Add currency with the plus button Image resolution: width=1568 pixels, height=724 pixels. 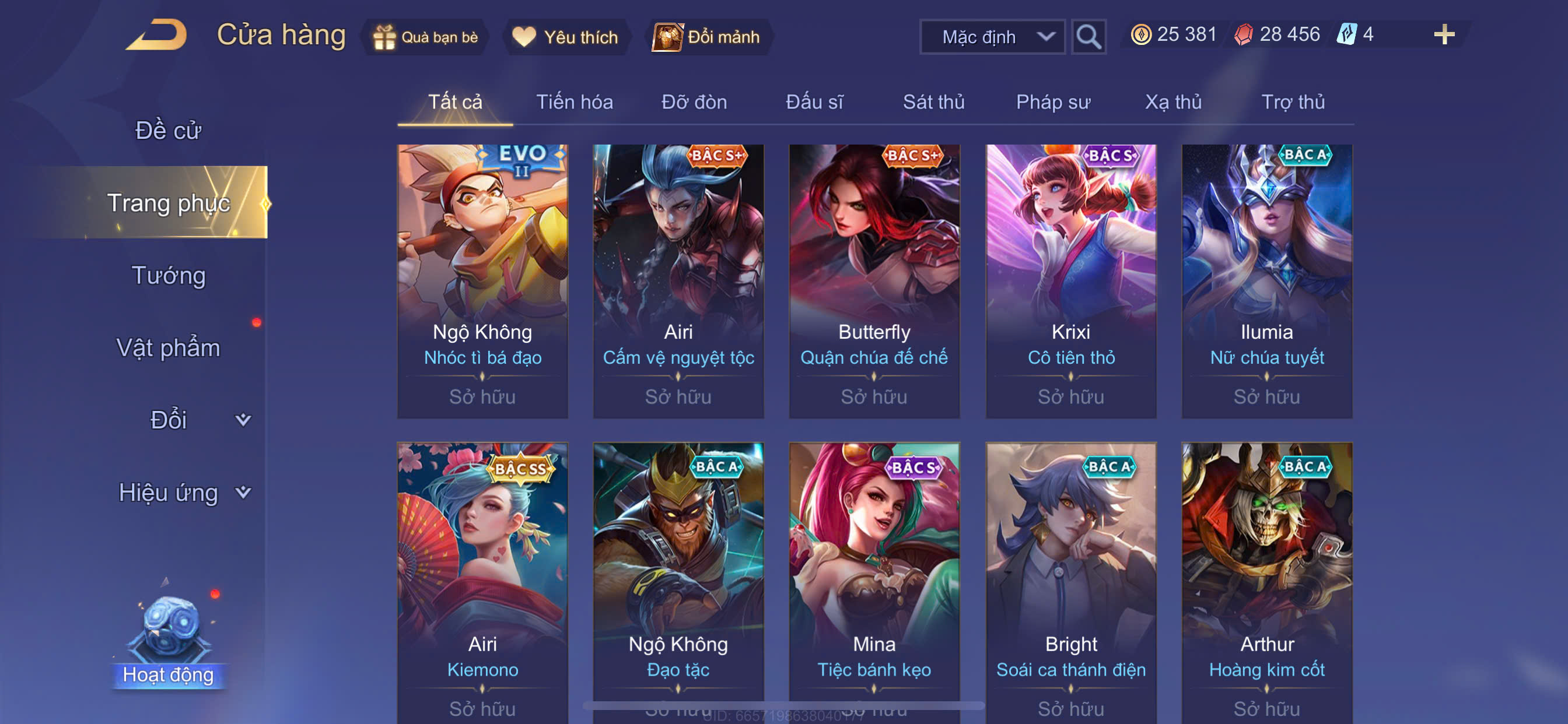click(x=1443, y=34)
